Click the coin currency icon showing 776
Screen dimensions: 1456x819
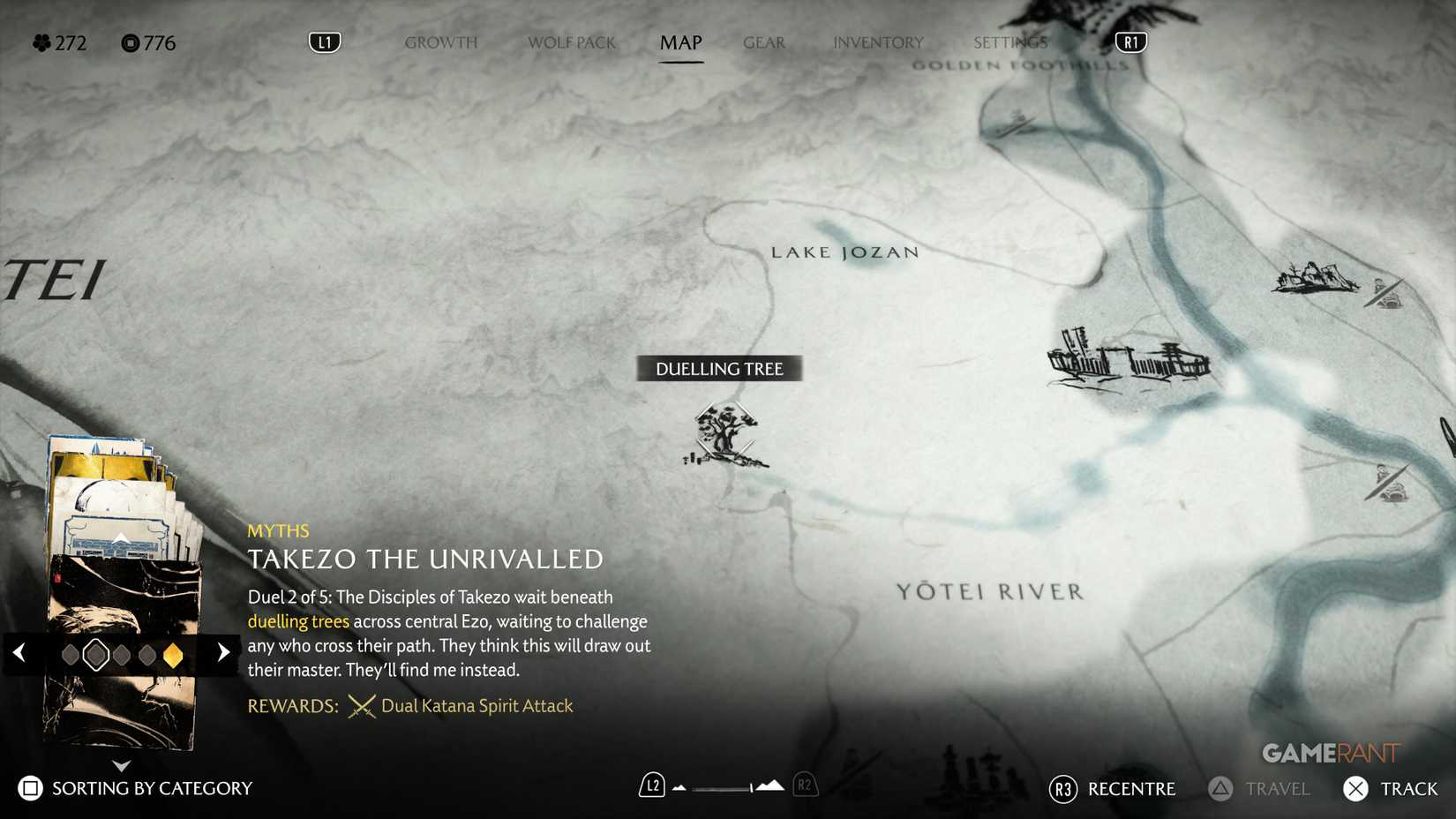point(126,42)
